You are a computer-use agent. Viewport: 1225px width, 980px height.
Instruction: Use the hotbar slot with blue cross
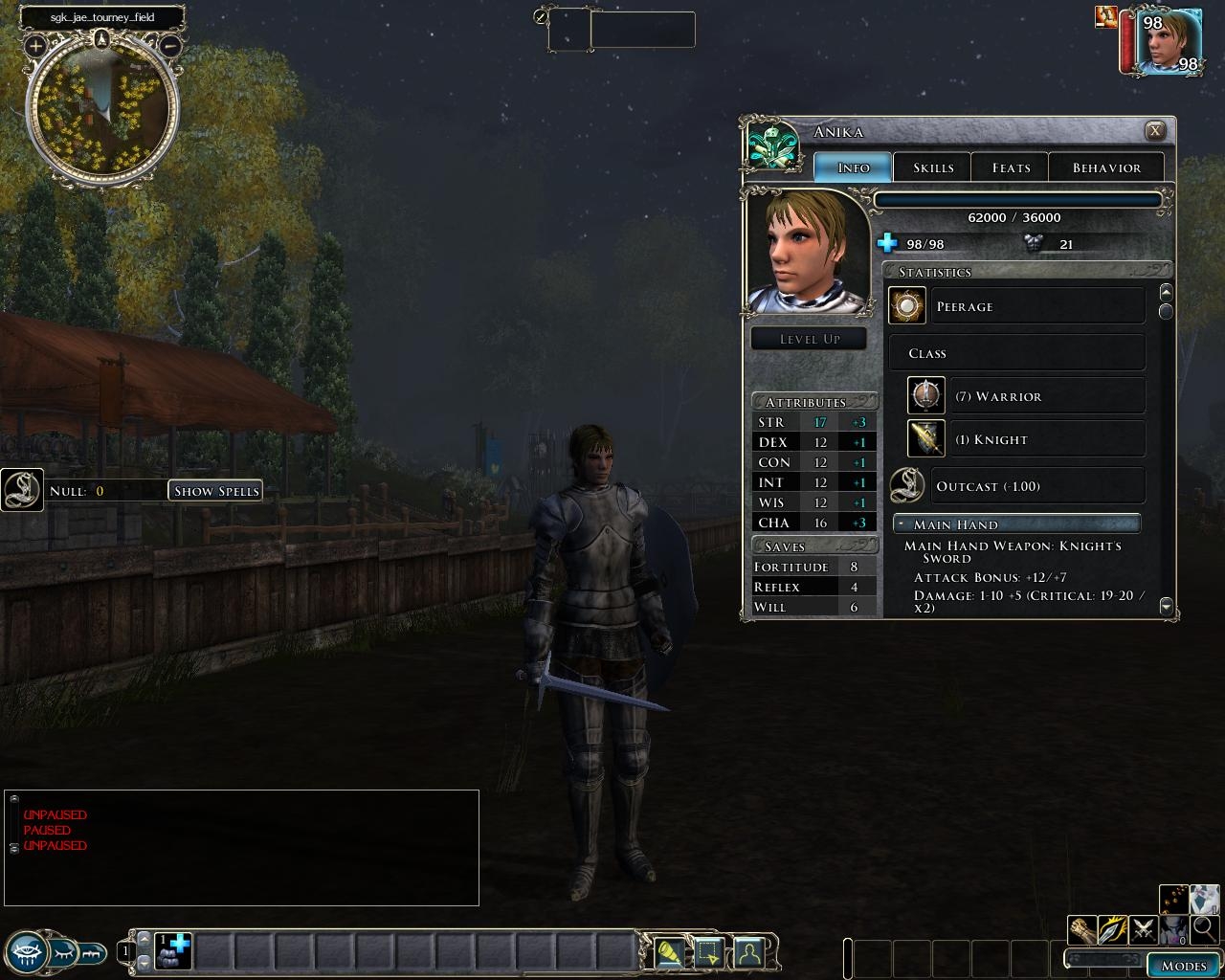(174, 951)
